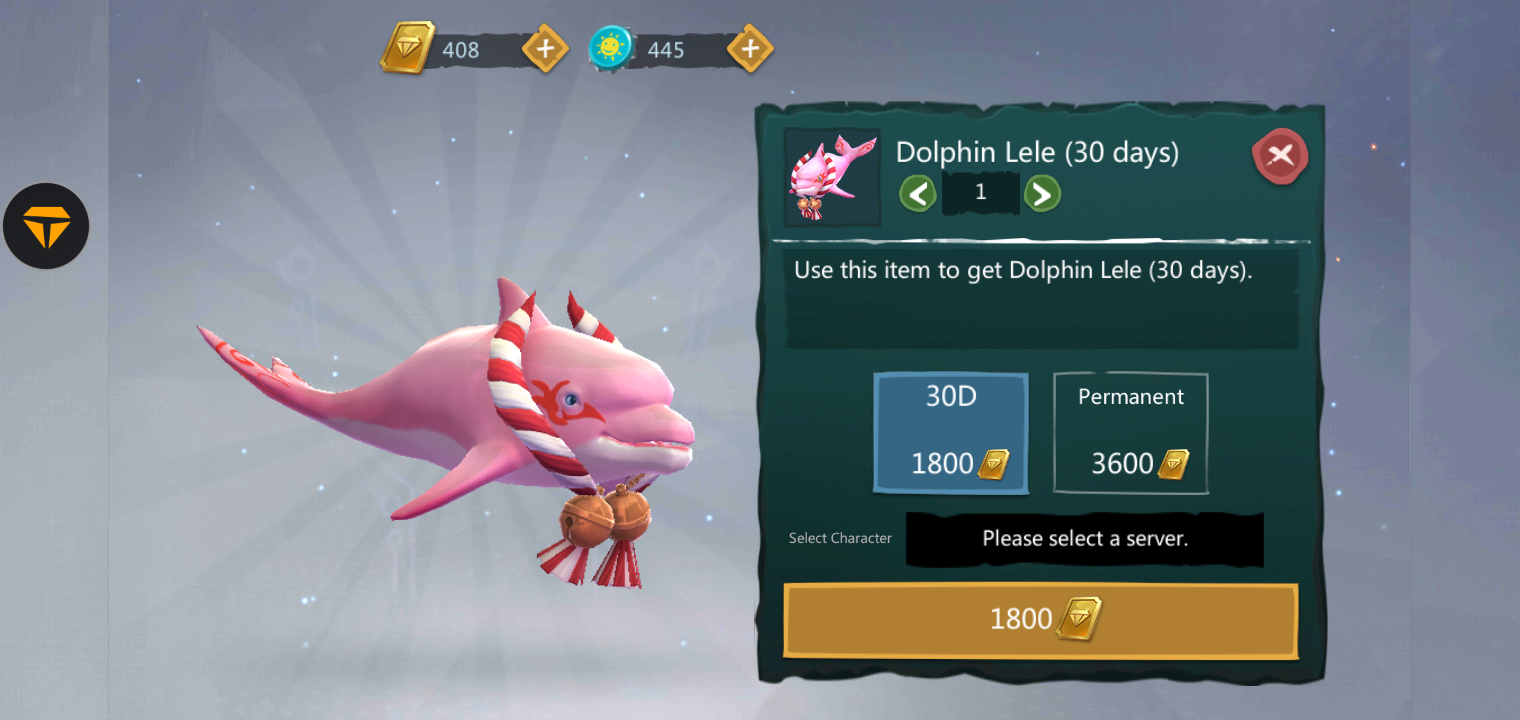Viewport: 1520px width, 720px height.
Task: Select the Permanent duration option
Action: point(1130,432)
